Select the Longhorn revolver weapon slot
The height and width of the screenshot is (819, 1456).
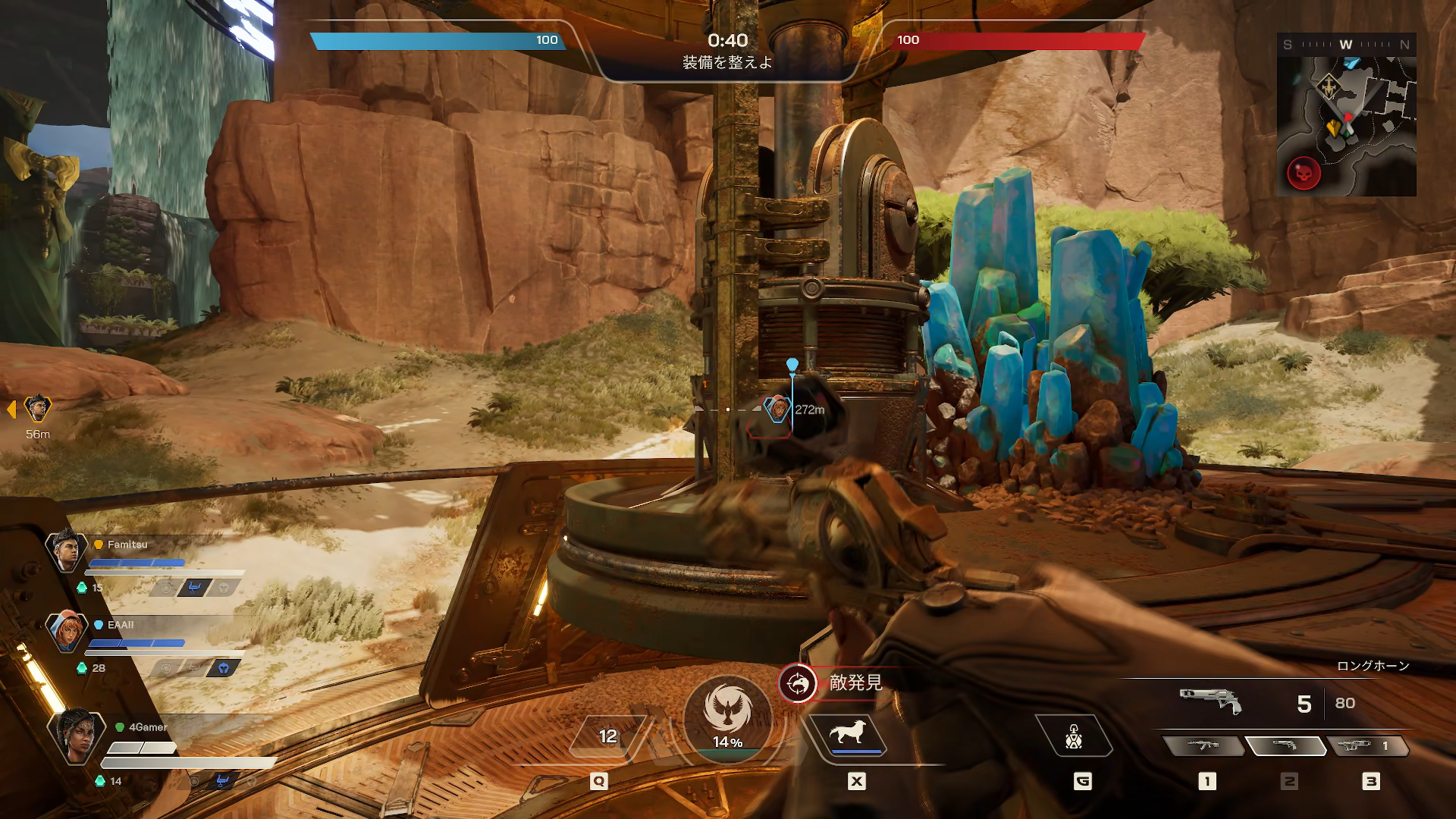coord(1285,746)
